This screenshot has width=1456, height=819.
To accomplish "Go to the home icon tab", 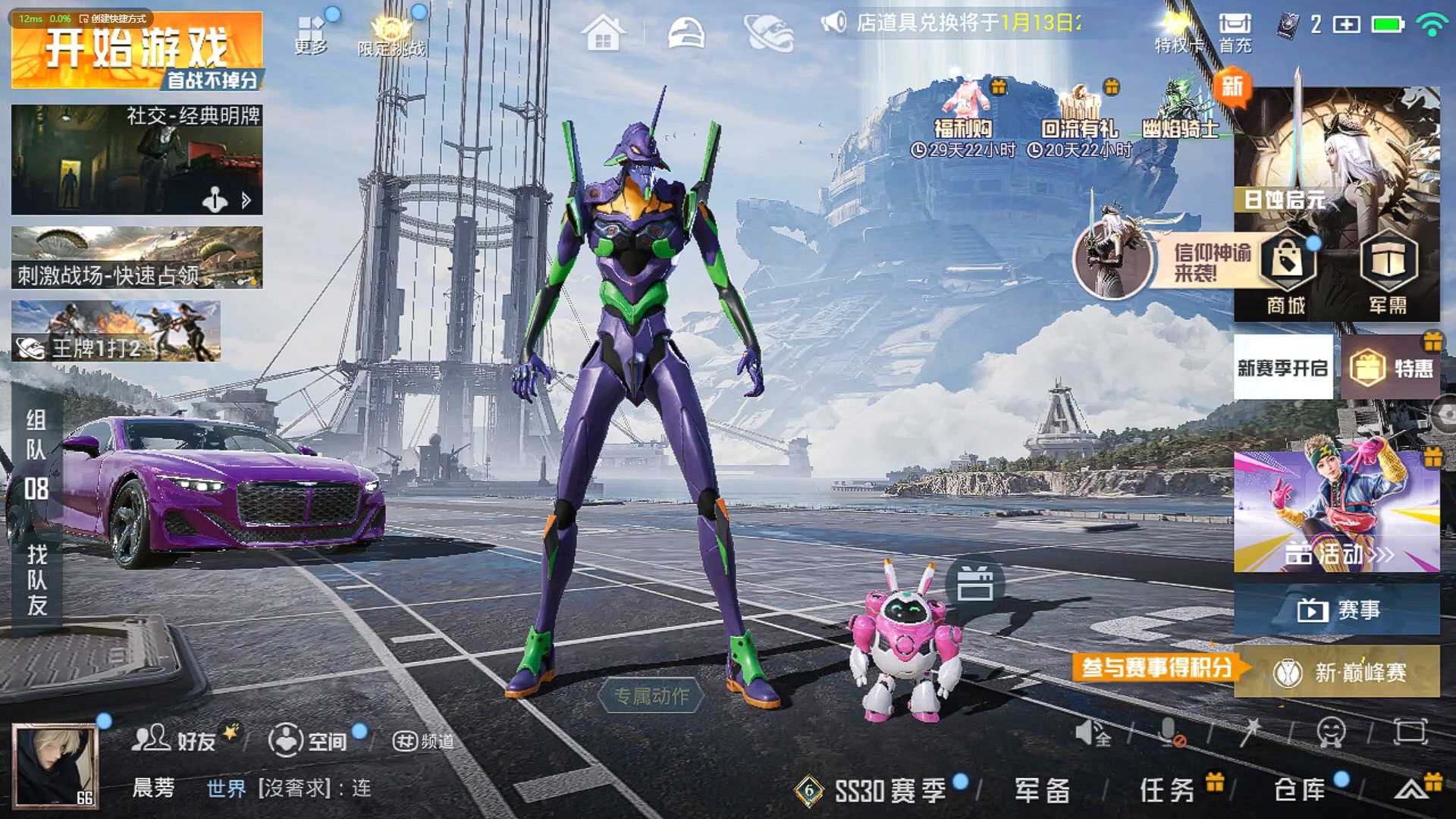I will [604, 33].
